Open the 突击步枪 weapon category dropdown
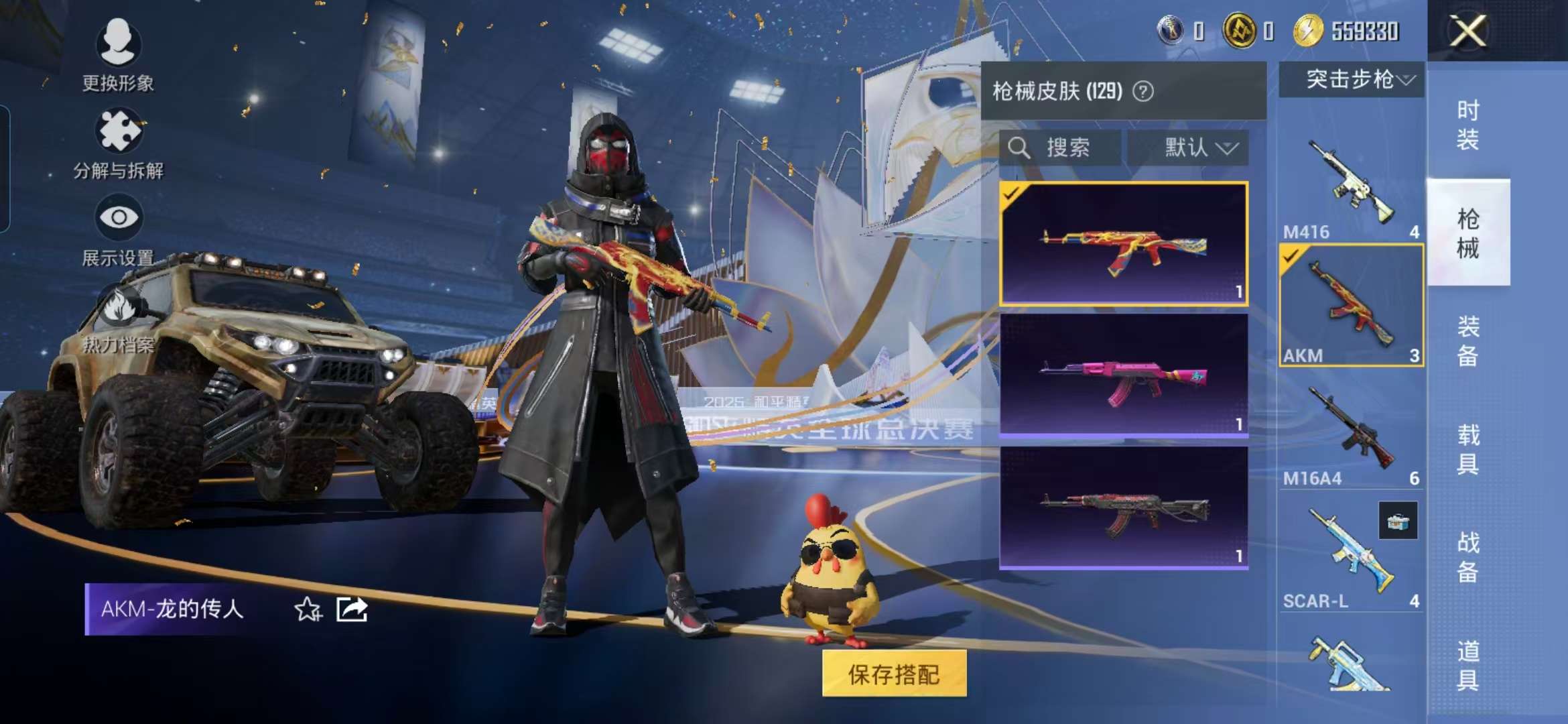The image size is (1568, 724). 1351,79
